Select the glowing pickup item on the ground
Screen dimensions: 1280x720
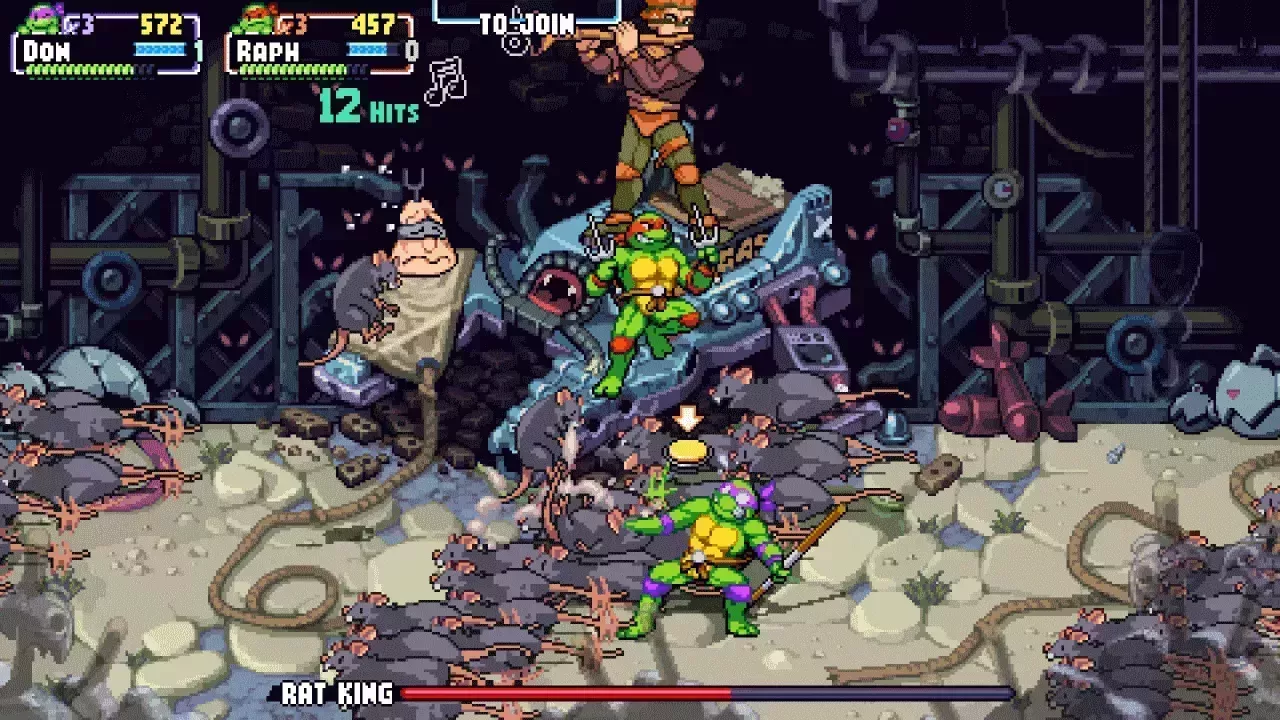click(x=690, y=452)
